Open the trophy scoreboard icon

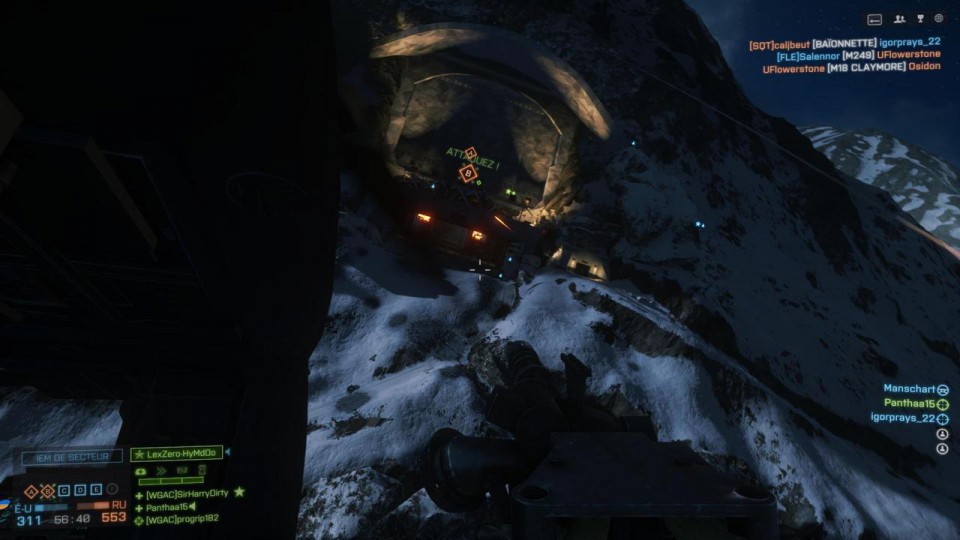coord(920,19)
